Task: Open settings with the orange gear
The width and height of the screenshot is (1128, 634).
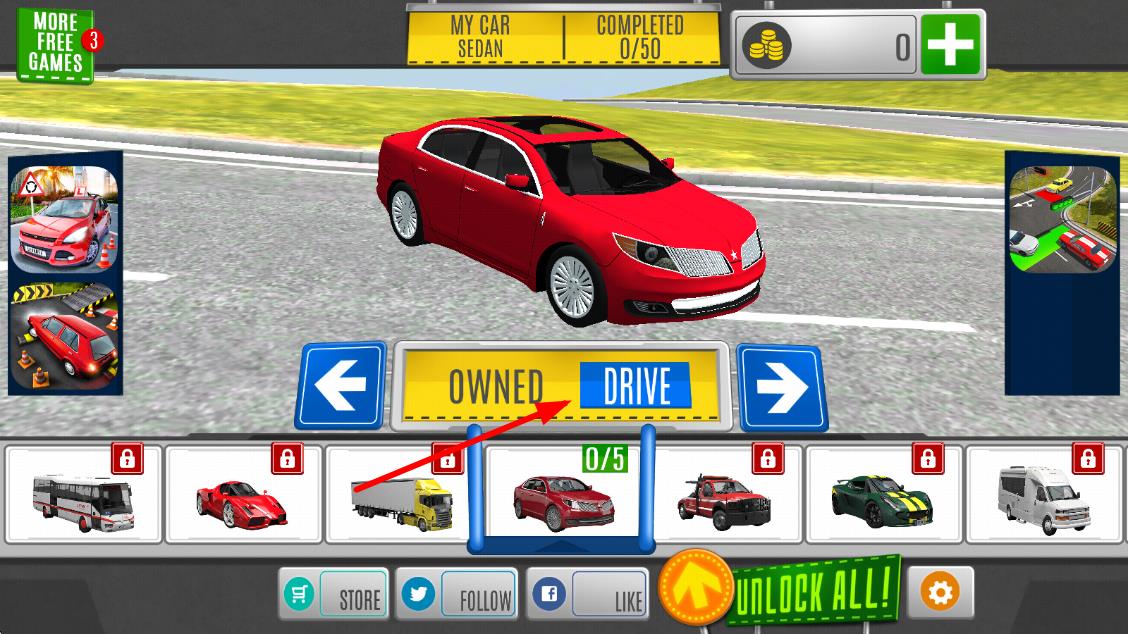Action: point(939,592)
